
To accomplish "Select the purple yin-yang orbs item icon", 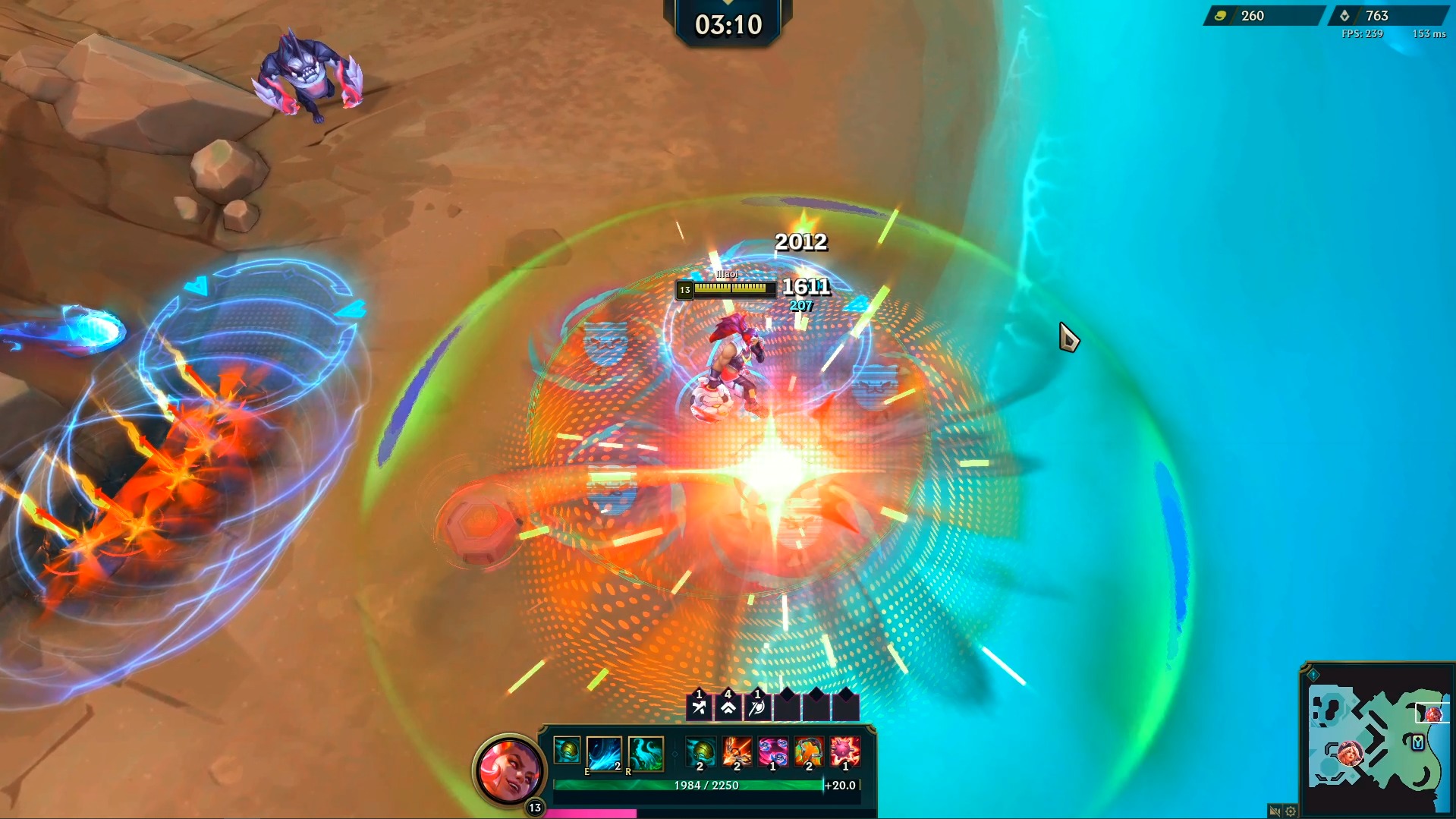I will pyautogui.click(x=772, y=751).
